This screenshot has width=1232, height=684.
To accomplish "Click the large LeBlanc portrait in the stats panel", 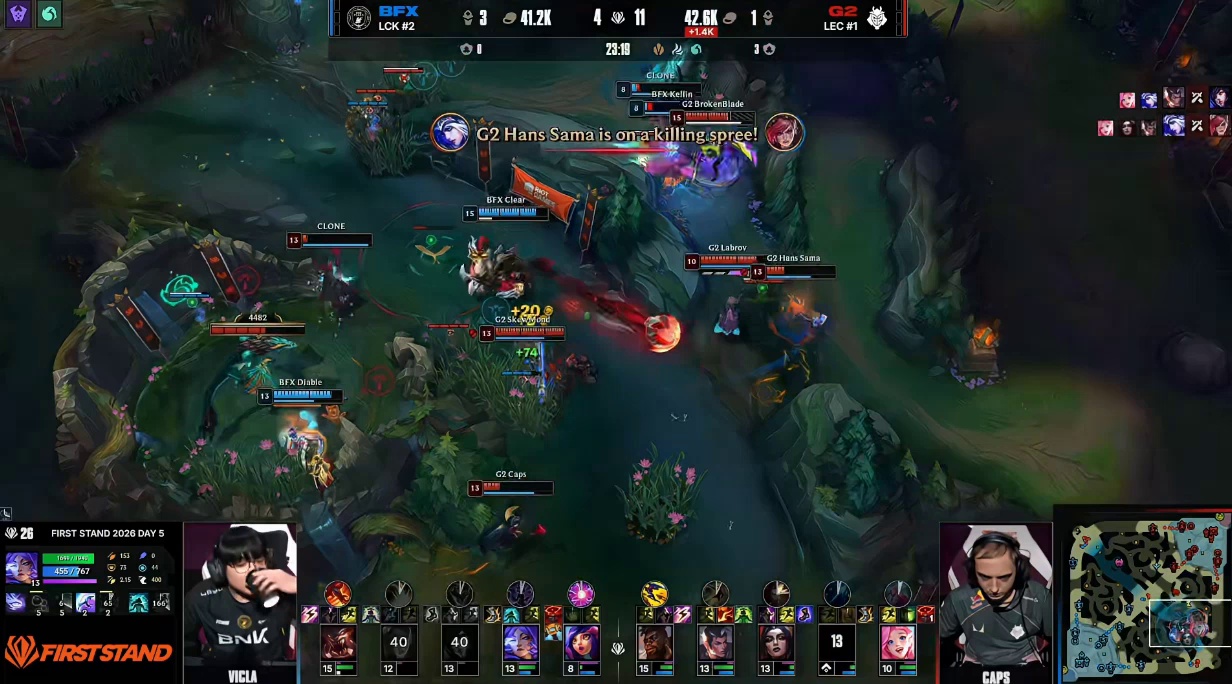I will 21,568.
